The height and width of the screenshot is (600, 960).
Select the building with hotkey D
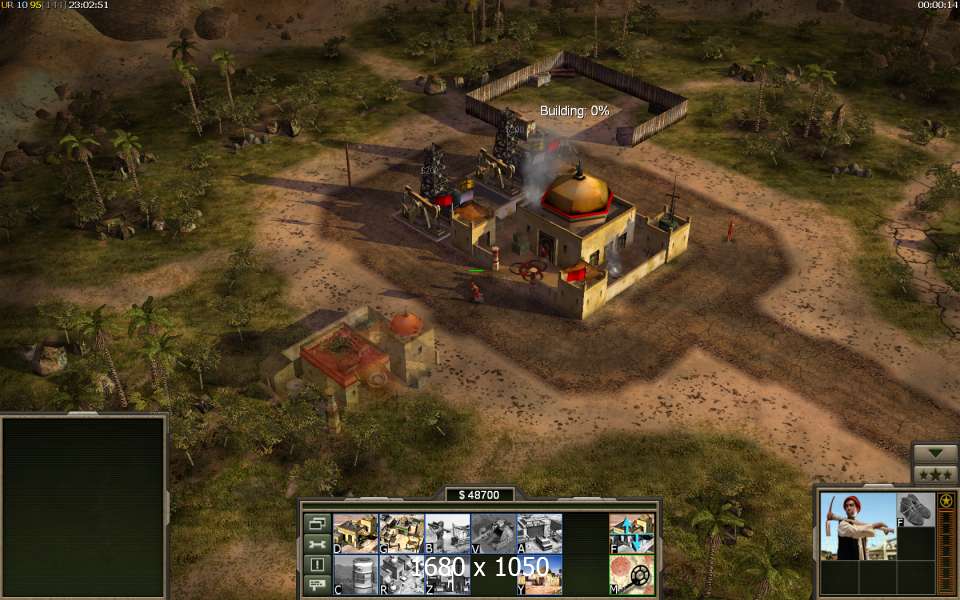355,533
